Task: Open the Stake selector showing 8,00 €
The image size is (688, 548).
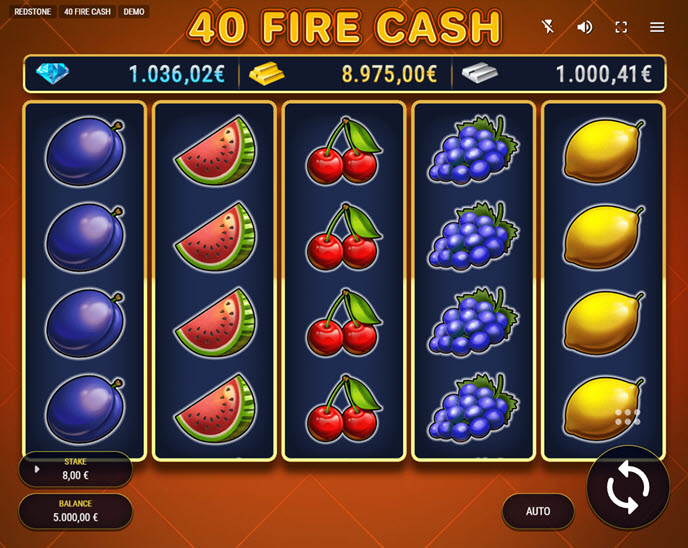Action: 75,469
